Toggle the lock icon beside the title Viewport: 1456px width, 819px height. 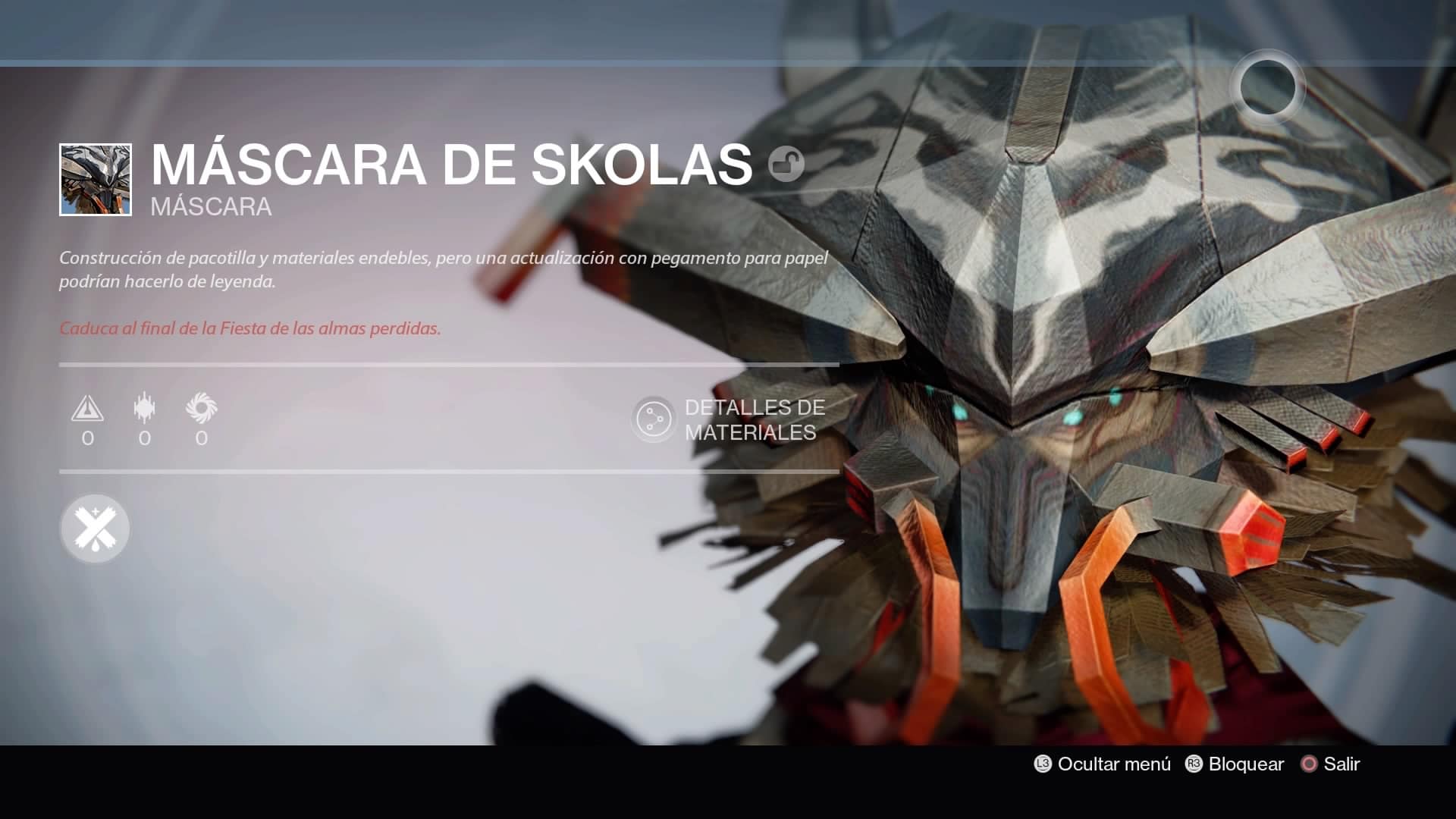786,164
